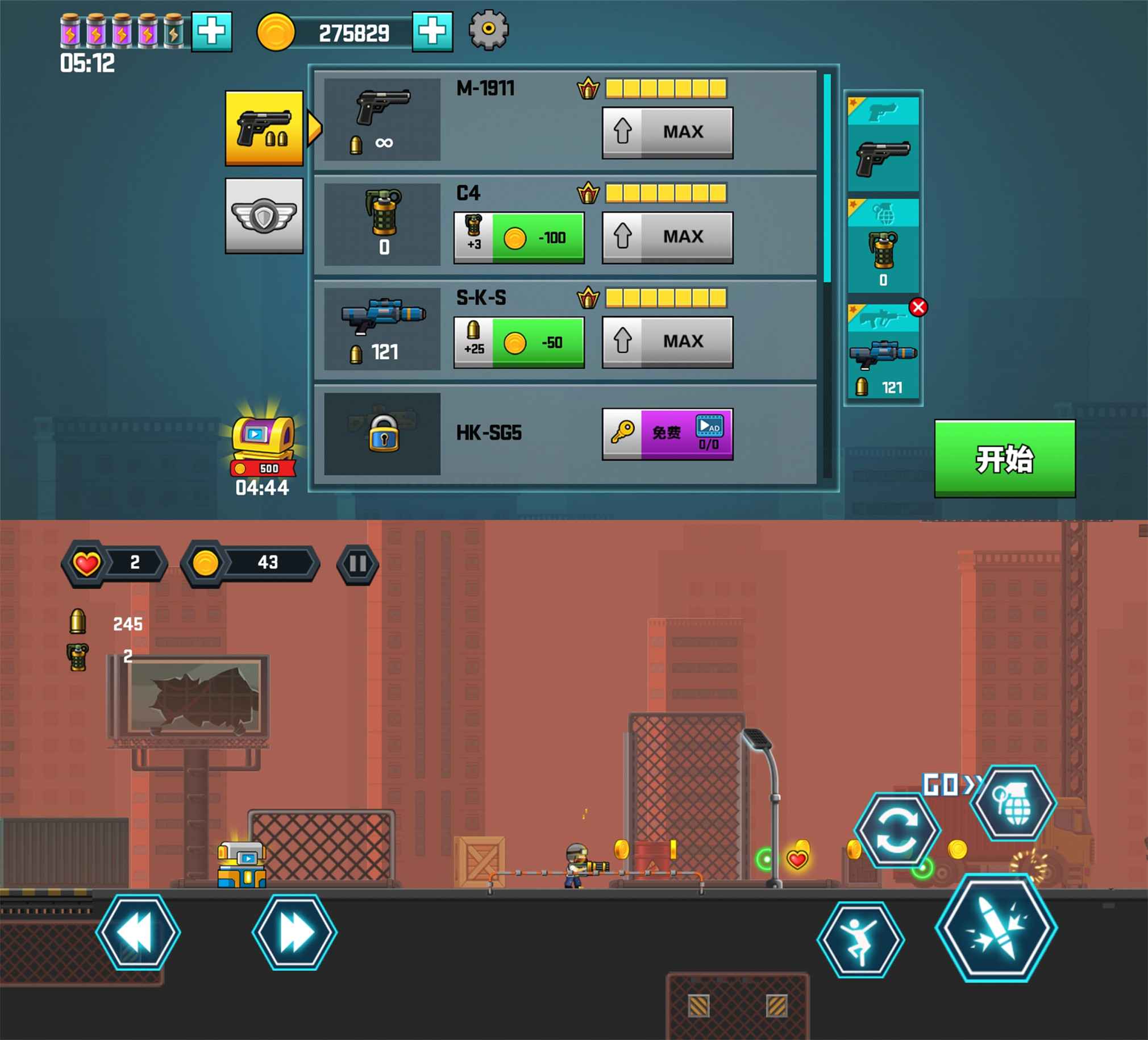Buy more gold coins with plus button
This screenshot has width=1148, height=1040.
tap(432, 31)
